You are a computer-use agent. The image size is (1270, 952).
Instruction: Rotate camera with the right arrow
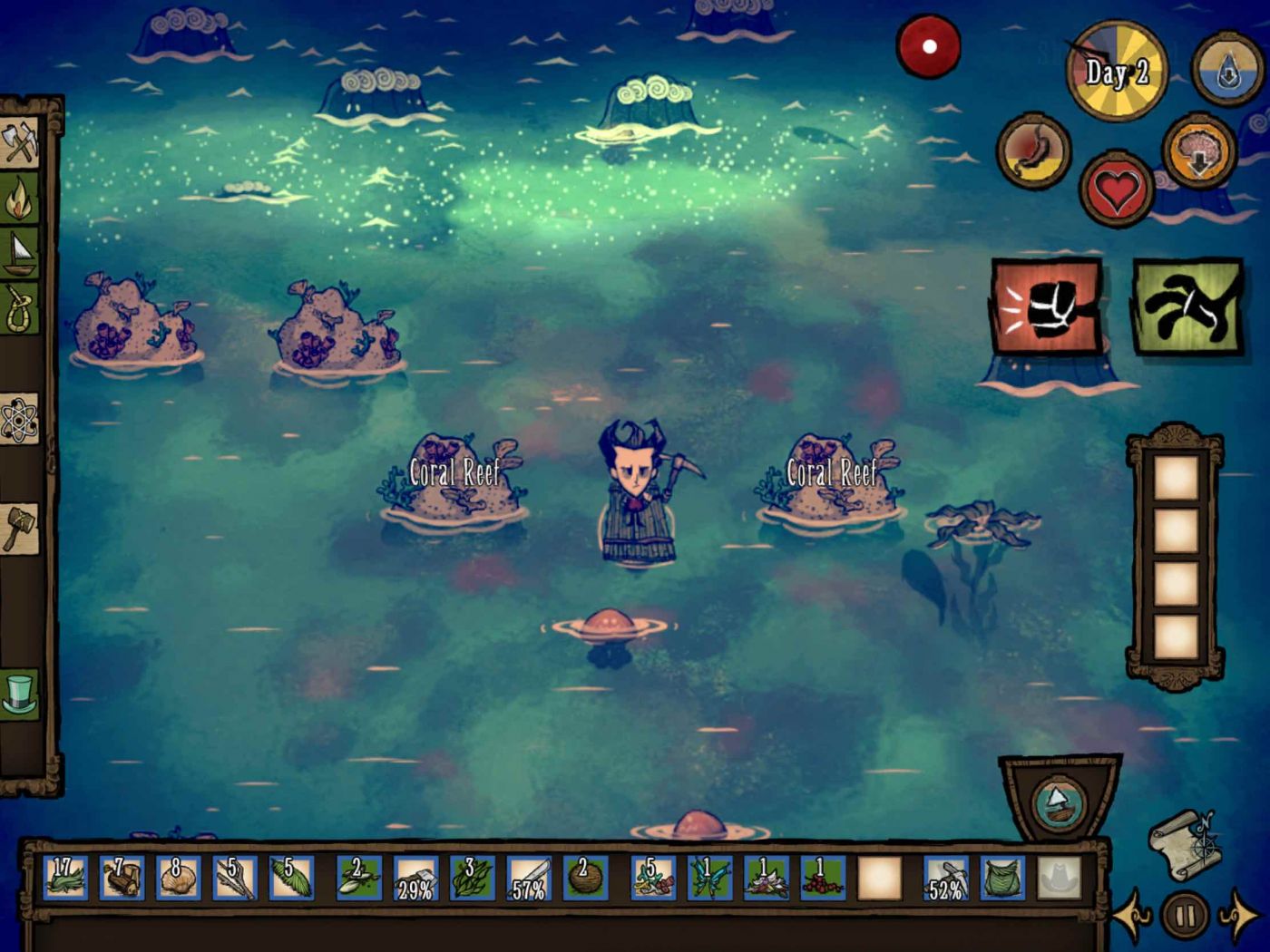click(1237, 916)
